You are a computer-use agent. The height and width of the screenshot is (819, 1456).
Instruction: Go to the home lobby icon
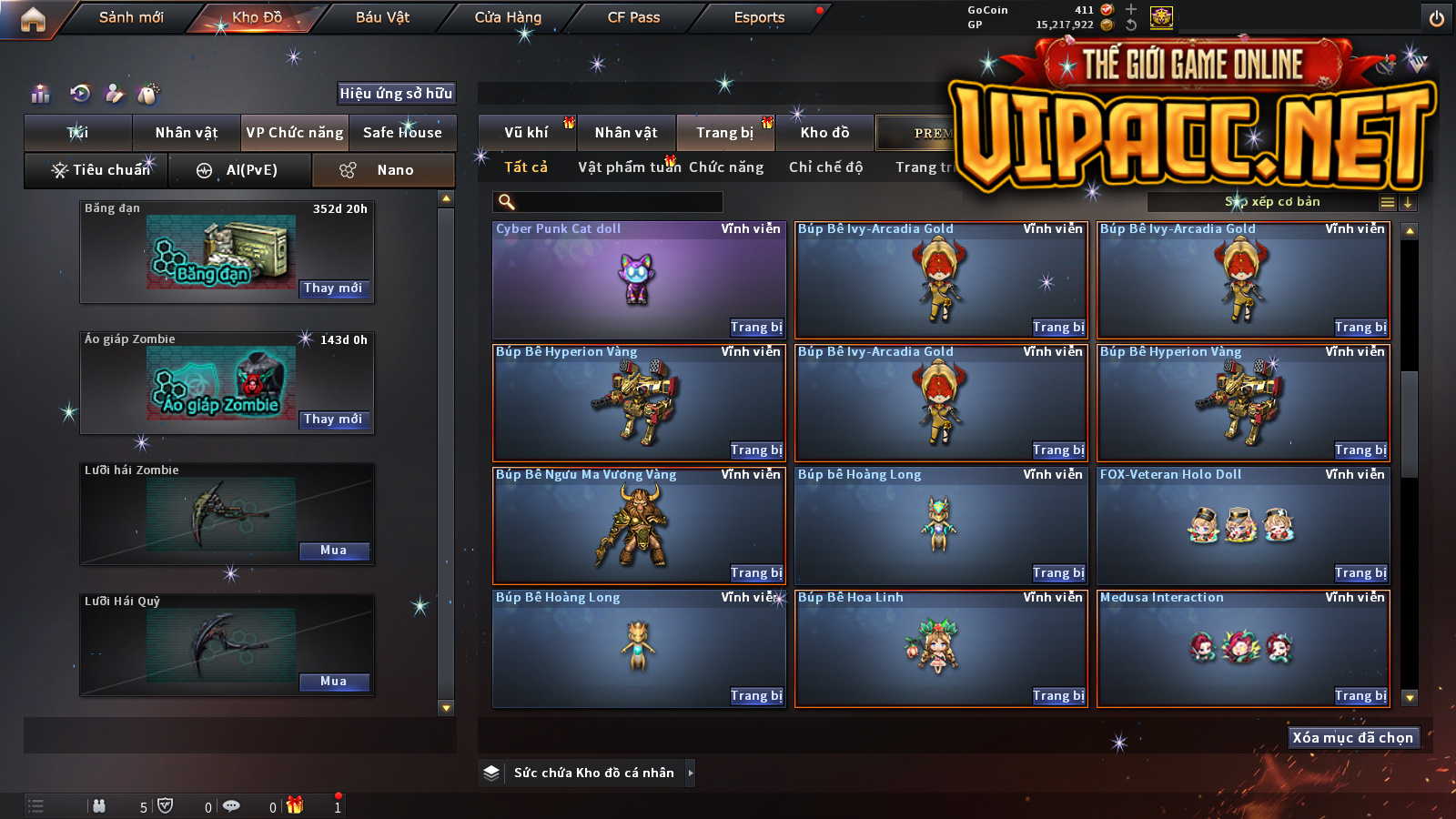pos(33,19)
